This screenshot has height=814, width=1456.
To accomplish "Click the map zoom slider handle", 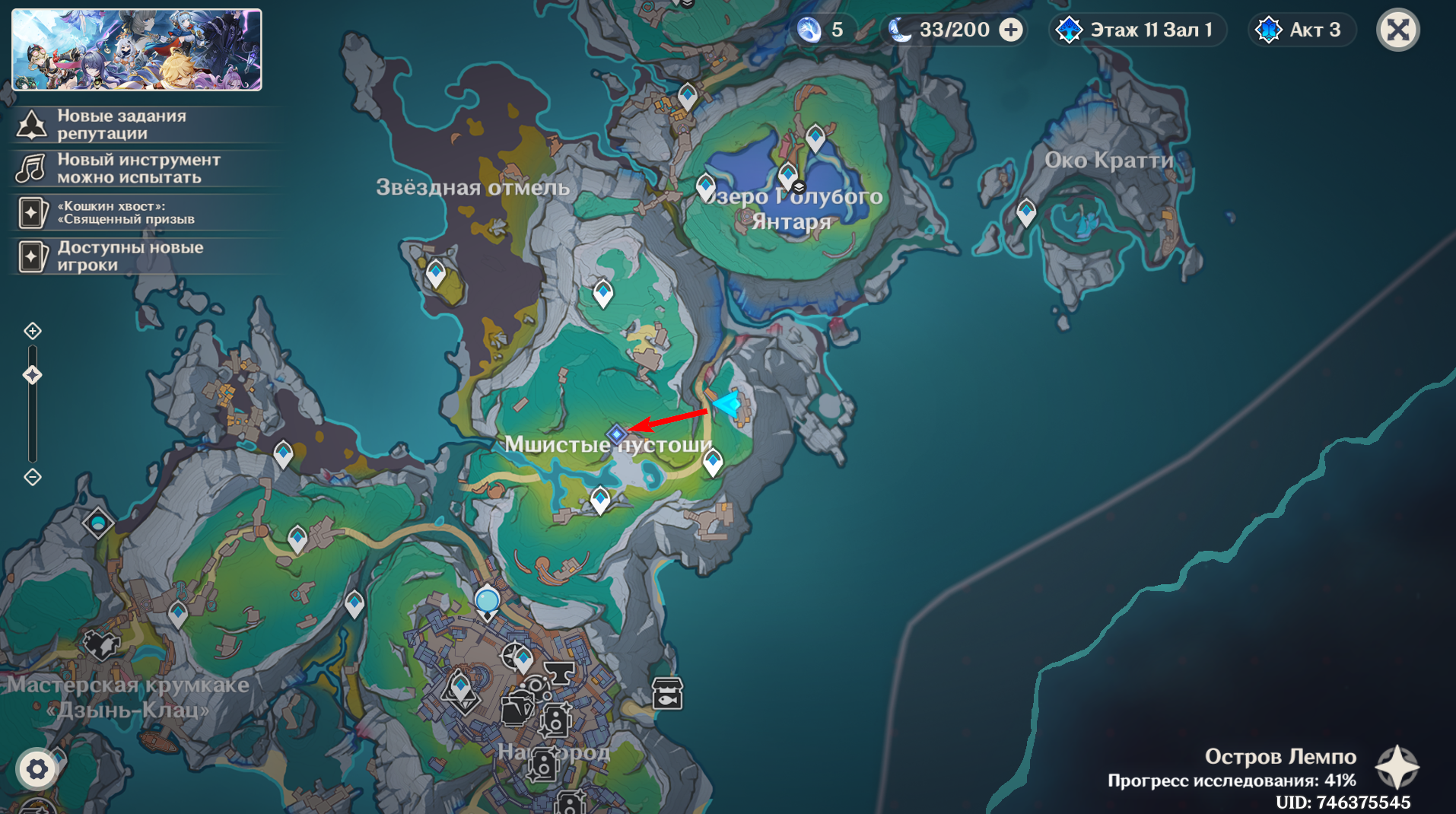I will [33, 374].
